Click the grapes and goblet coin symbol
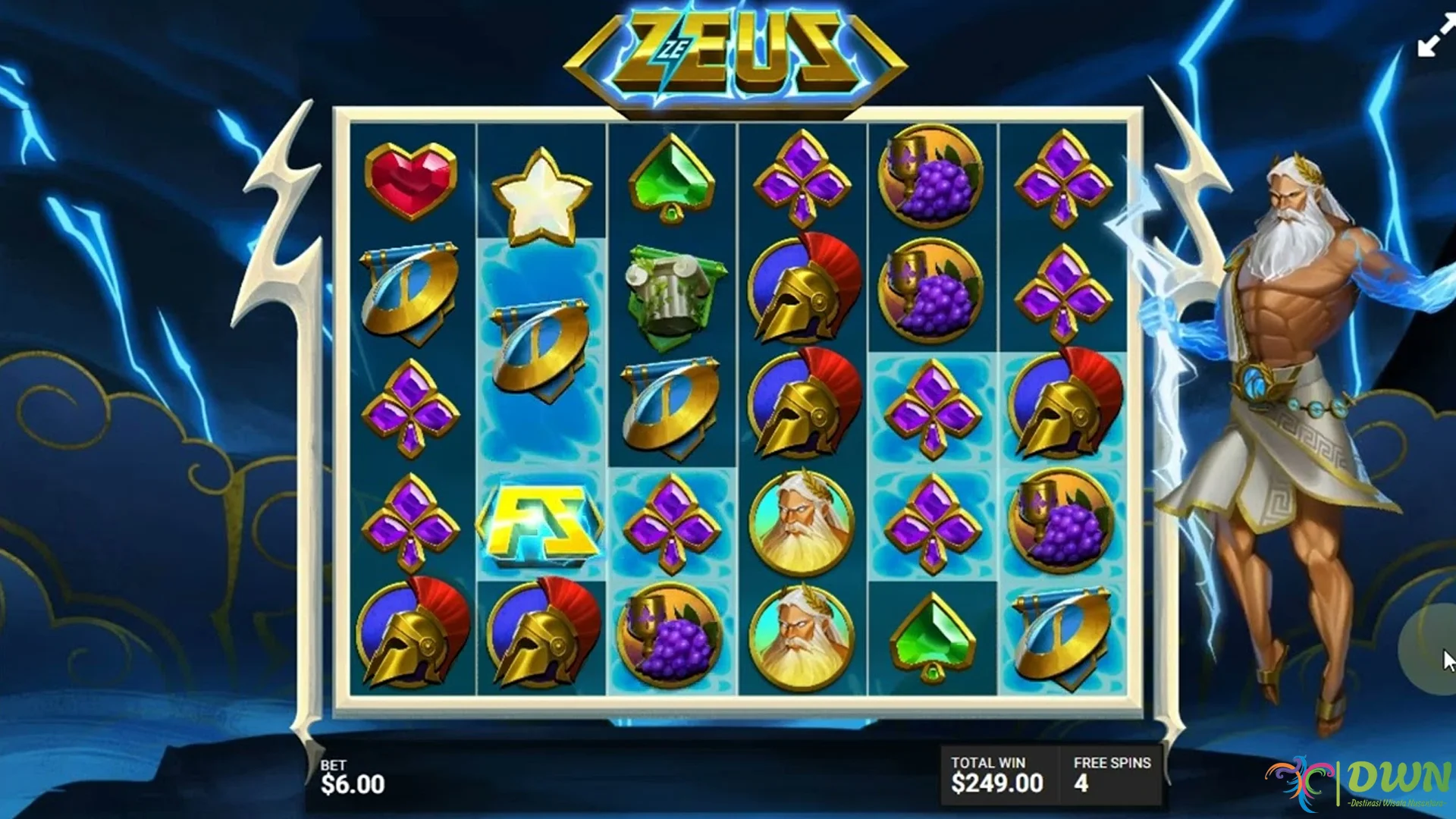 click(931, 178)
